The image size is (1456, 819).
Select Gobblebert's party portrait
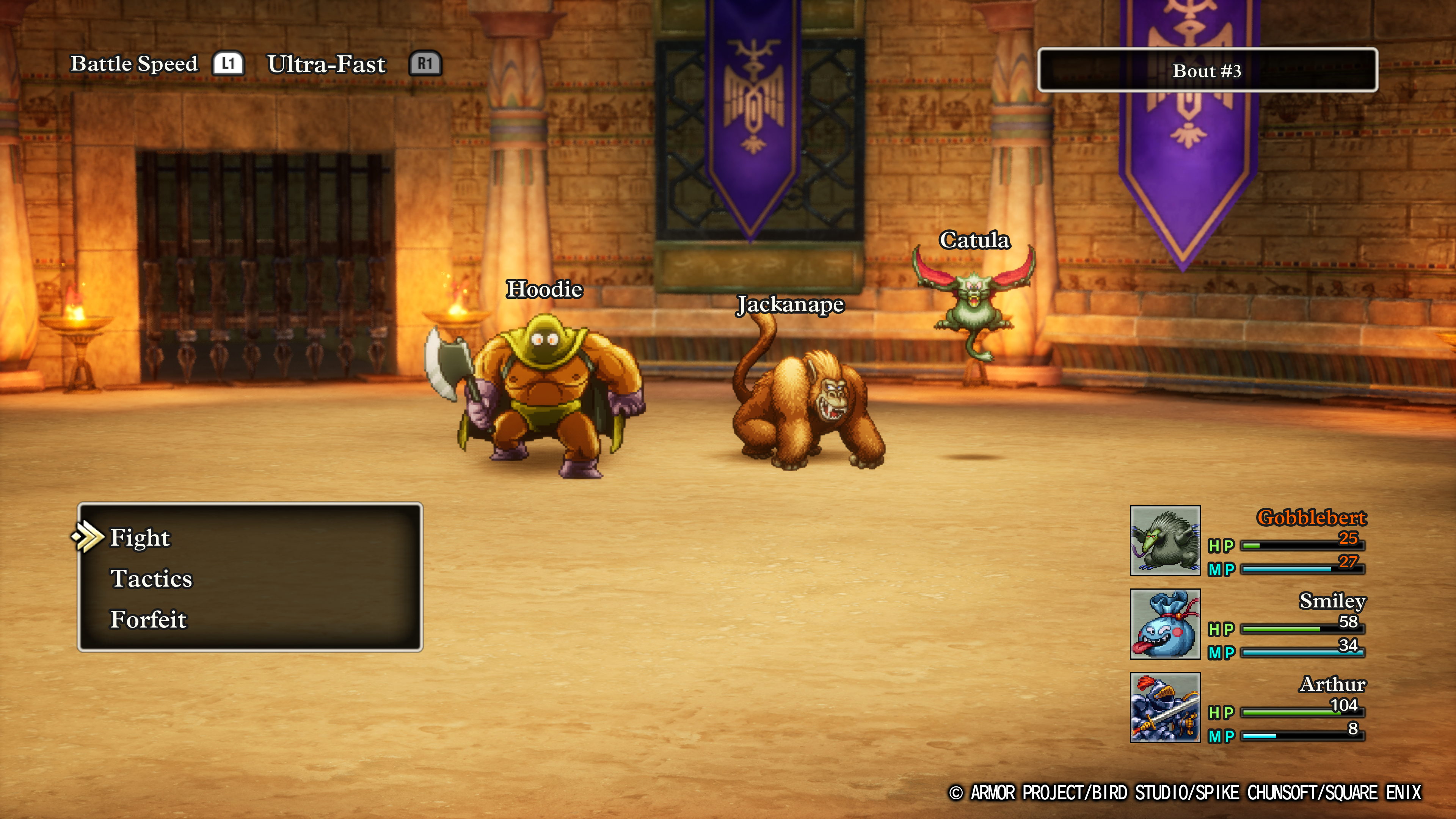(x=1165, y=541)
